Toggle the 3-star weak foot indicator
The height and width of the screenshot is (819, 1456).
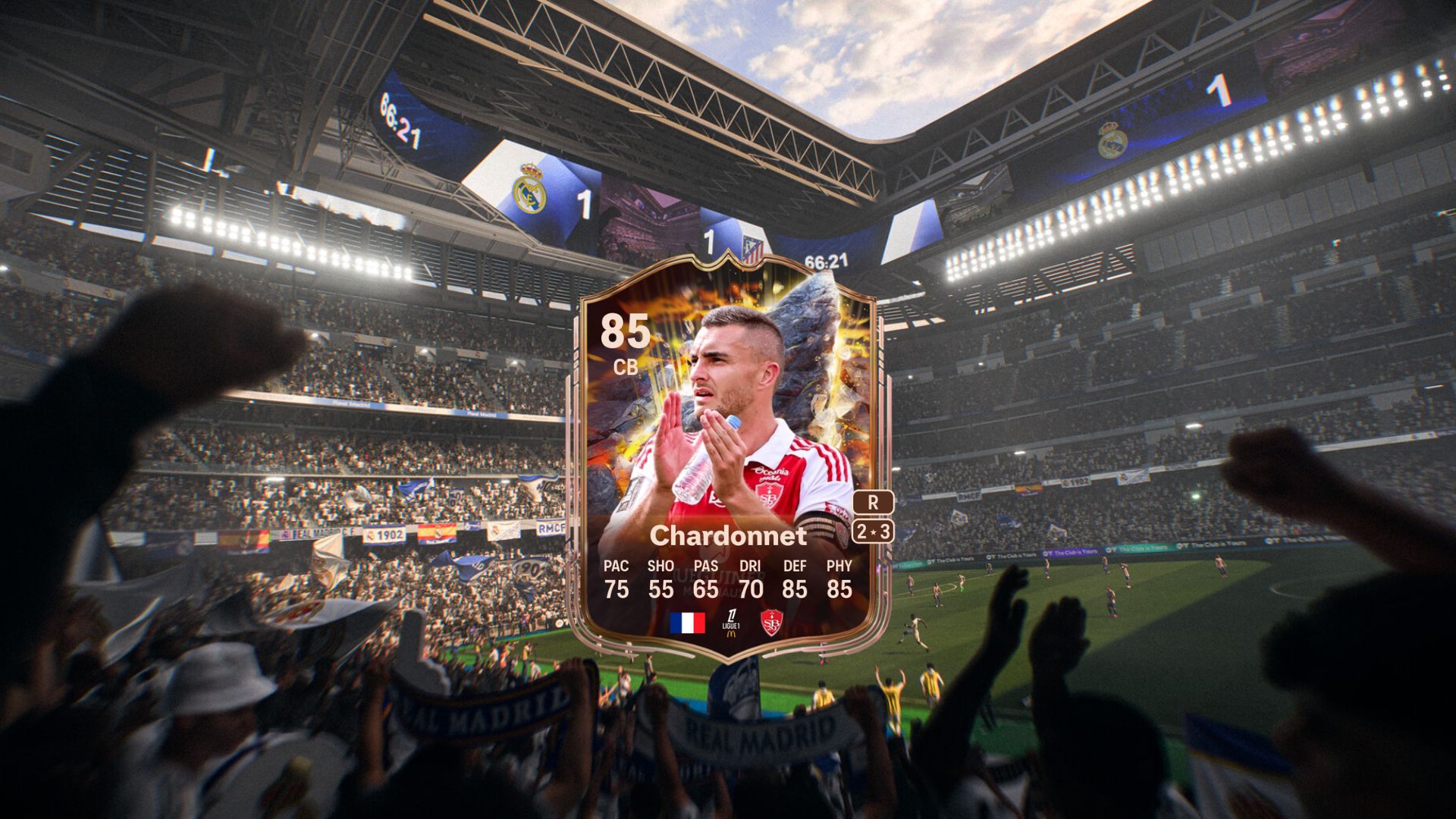(885, 533)
